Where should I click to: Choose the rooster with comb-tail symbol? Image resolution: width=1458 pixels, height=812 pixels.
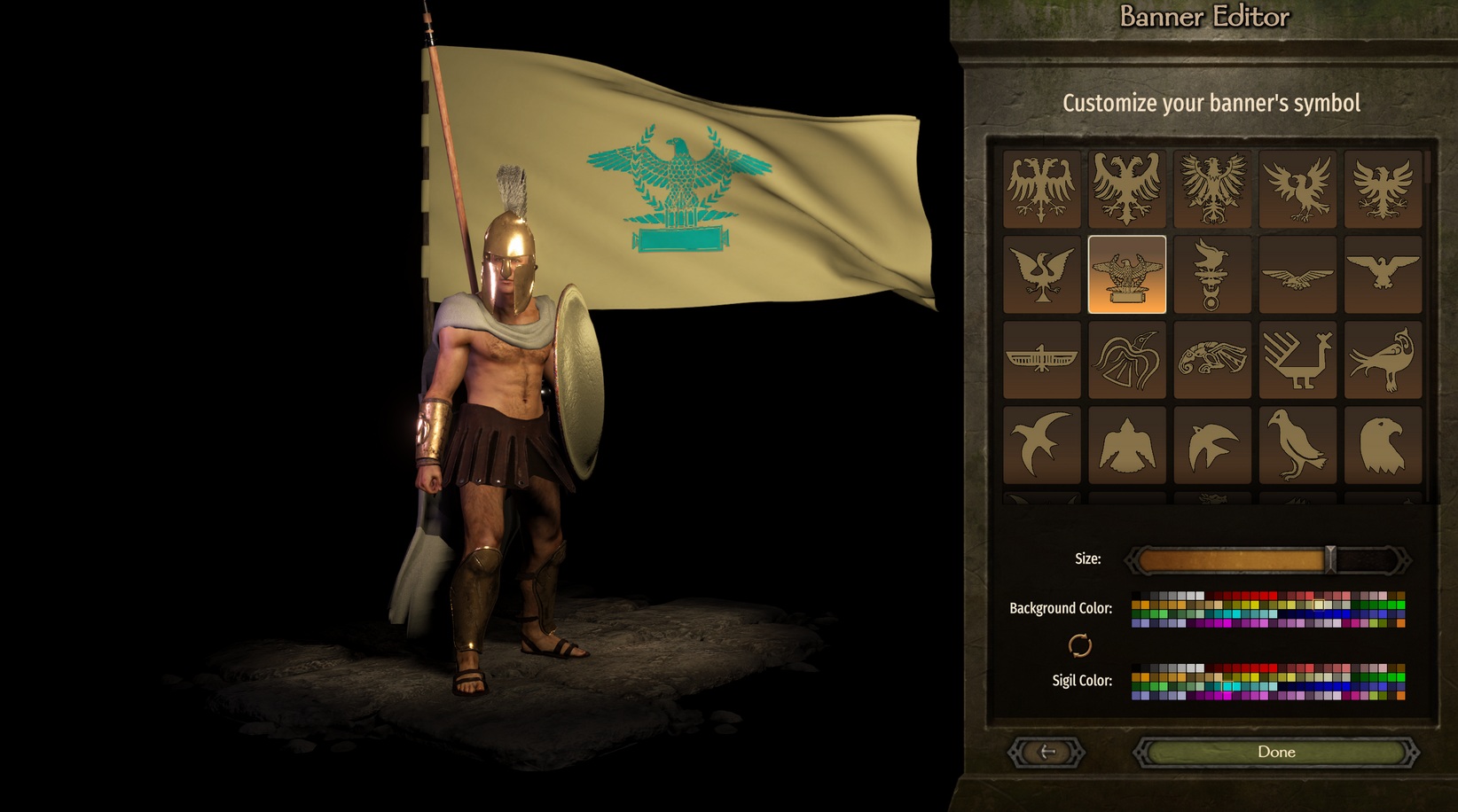1297,360
